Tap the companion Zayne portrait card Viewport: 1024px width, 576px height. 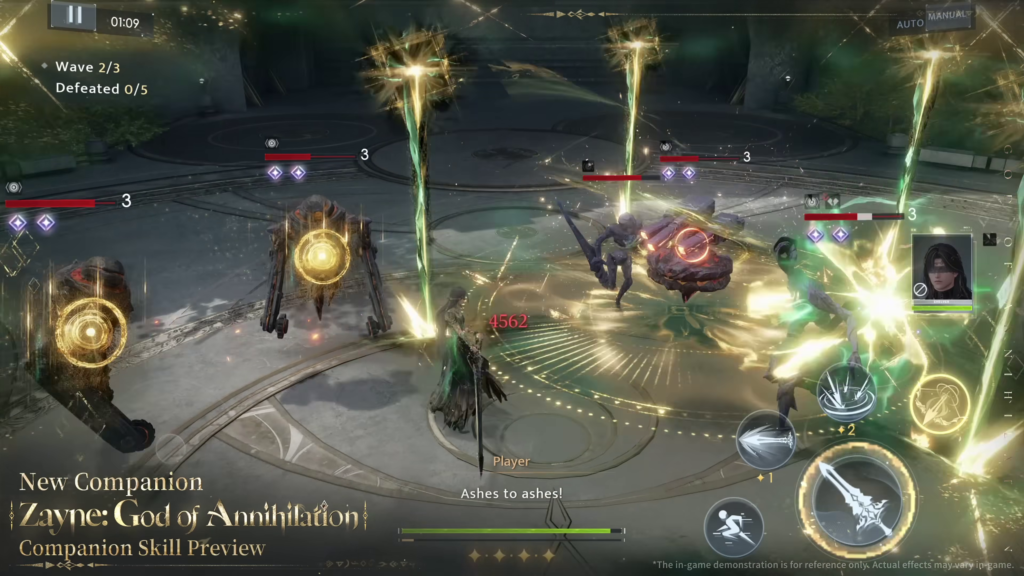942,272
